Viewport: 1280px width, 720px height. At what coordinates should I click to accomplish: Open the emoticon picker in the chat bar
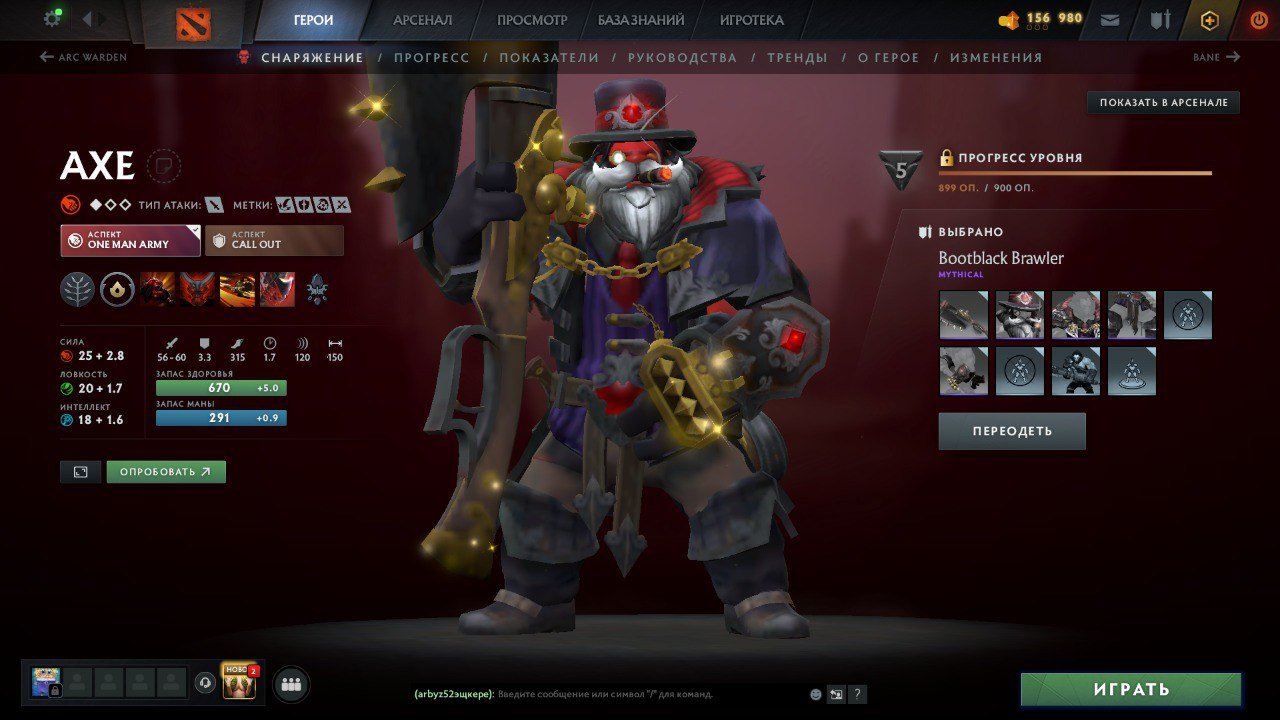tap(815, 694)
